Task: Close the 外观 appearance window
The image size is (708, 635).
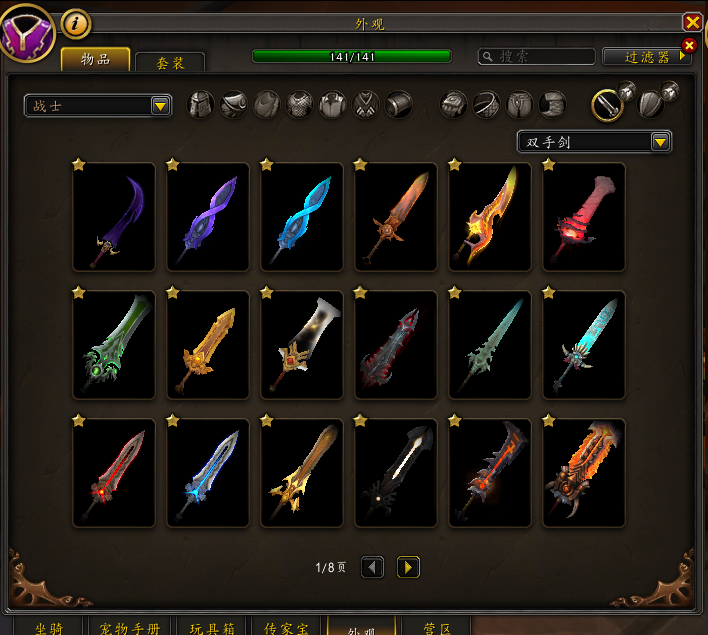Action: click(692, 22)
